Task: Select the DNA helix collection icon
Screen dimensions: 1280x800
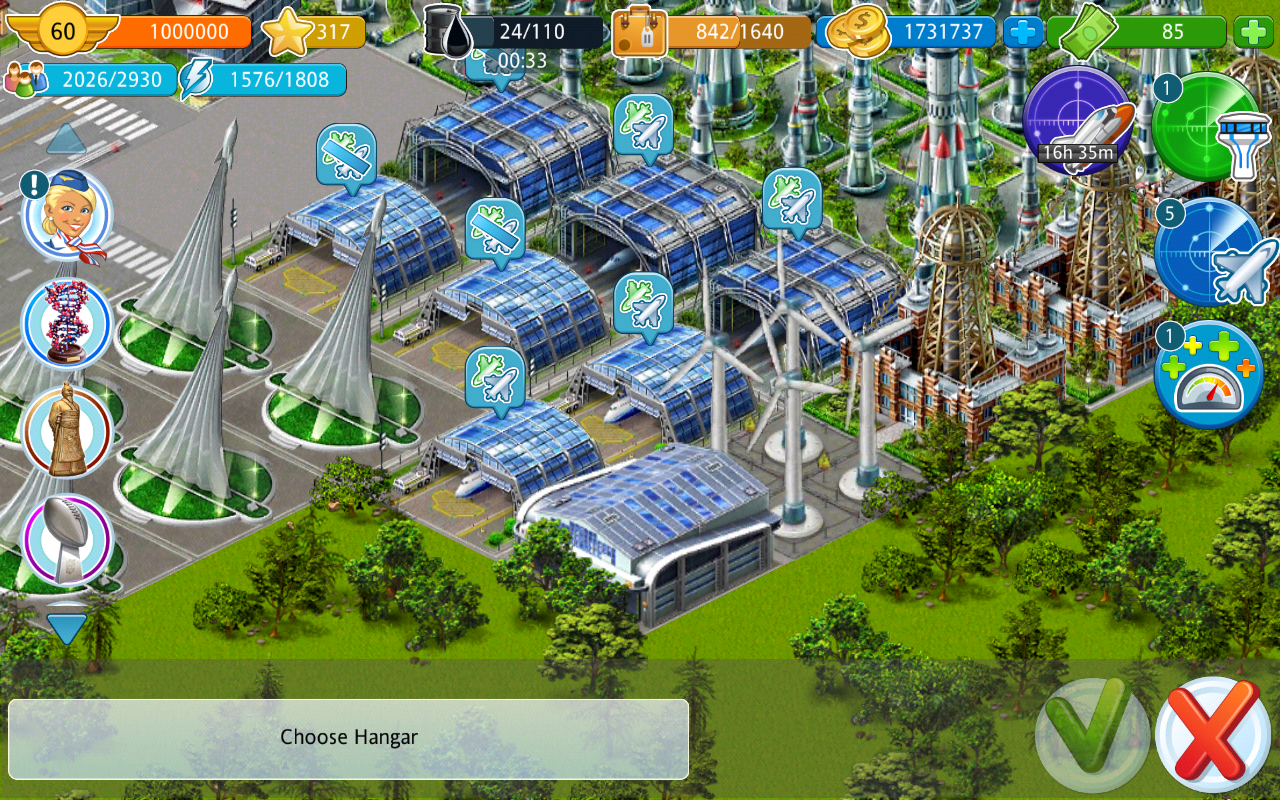Action: (x=67, y=322)
